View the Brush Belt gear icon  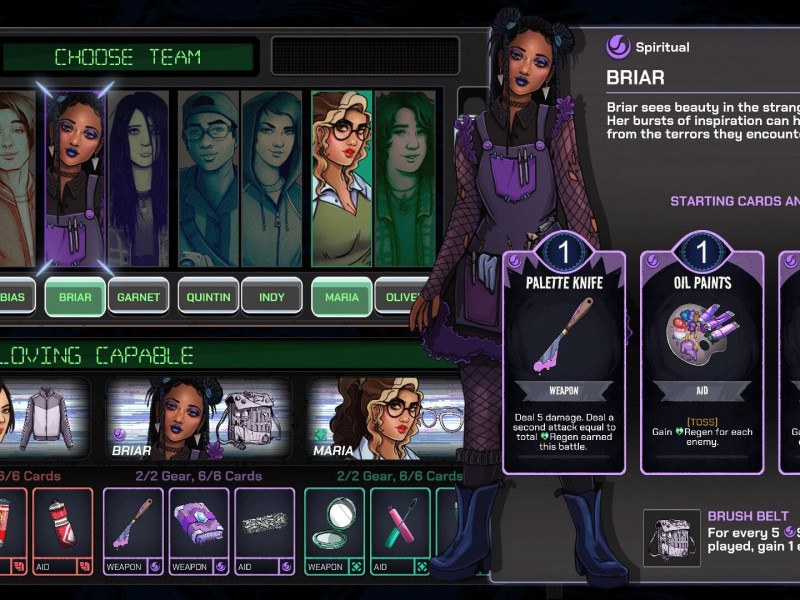tap(672, 537)
